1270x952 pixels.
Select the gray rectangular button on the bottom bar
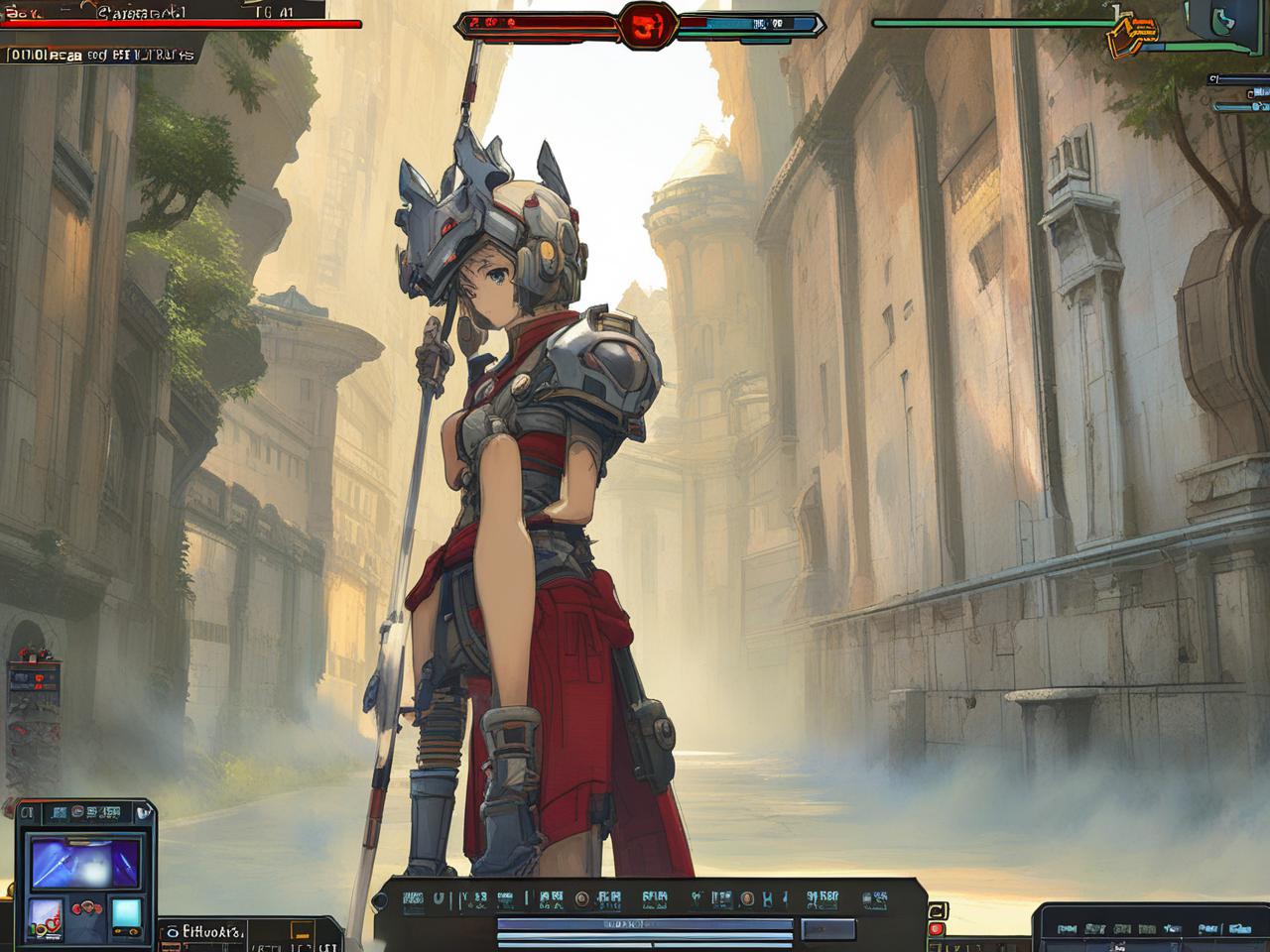point(828,929)
